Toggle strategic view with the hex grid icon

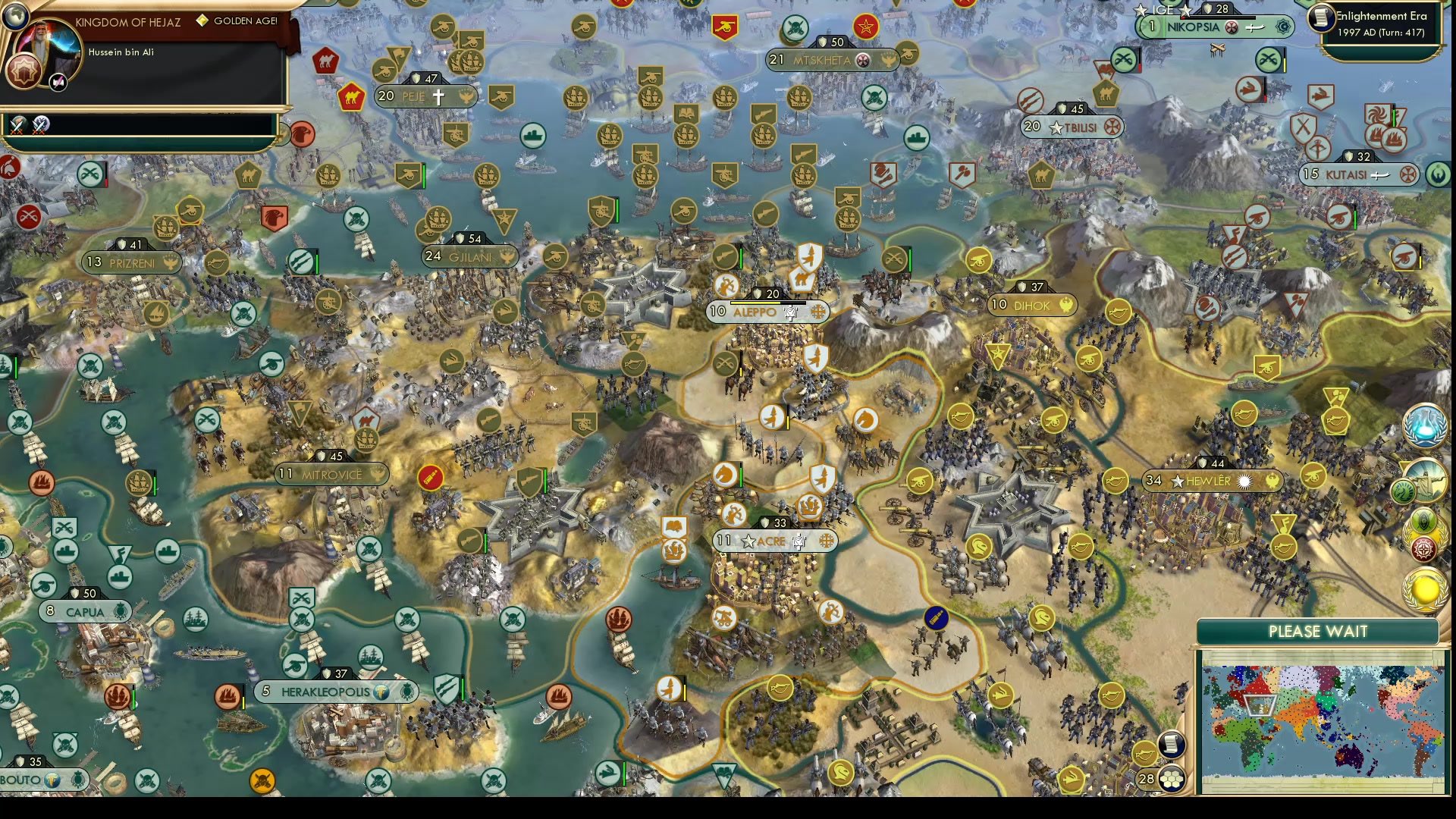tap(1171, 779)
